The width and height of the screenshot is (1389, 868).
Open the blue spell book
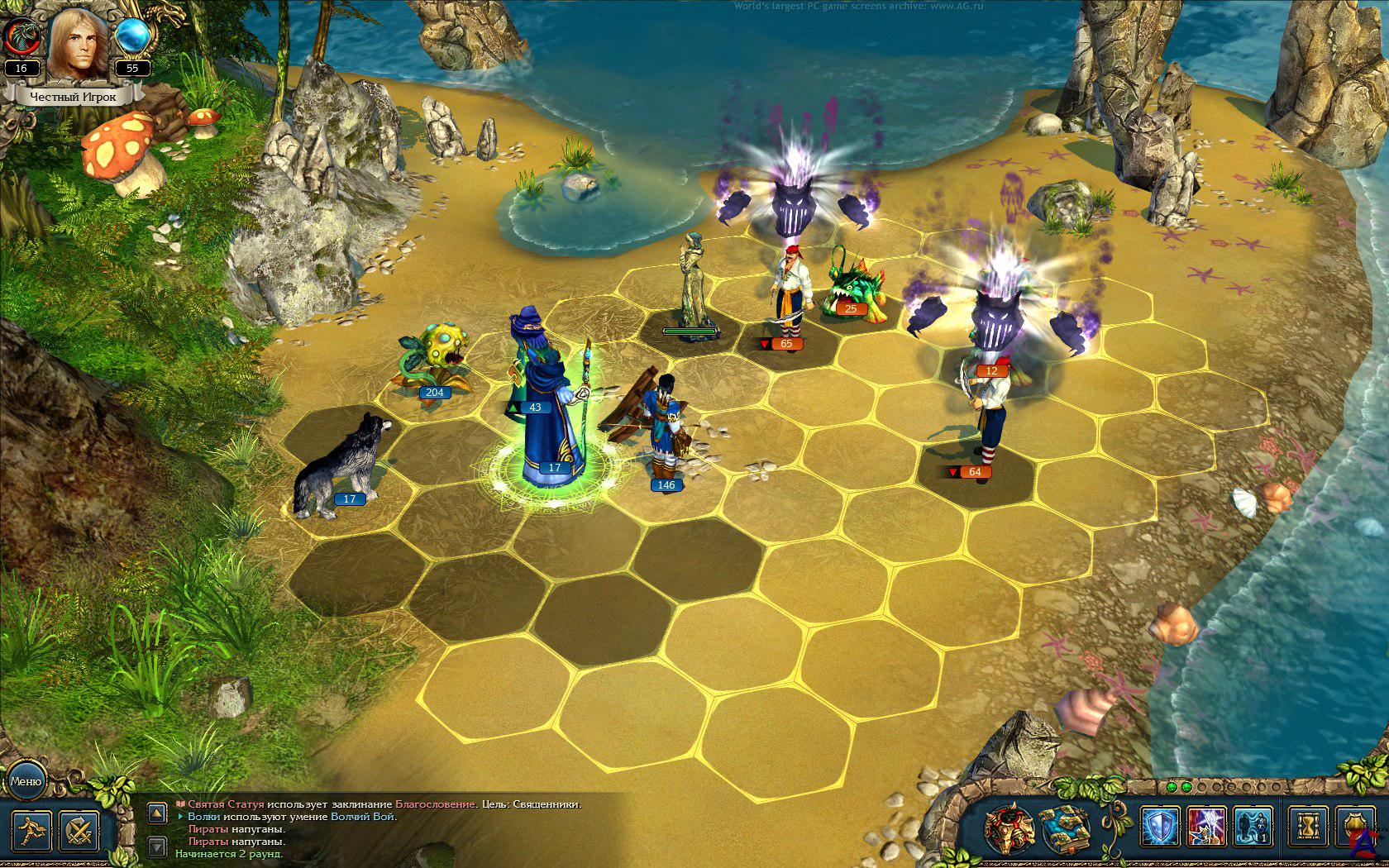click(x=1065, y=828)
